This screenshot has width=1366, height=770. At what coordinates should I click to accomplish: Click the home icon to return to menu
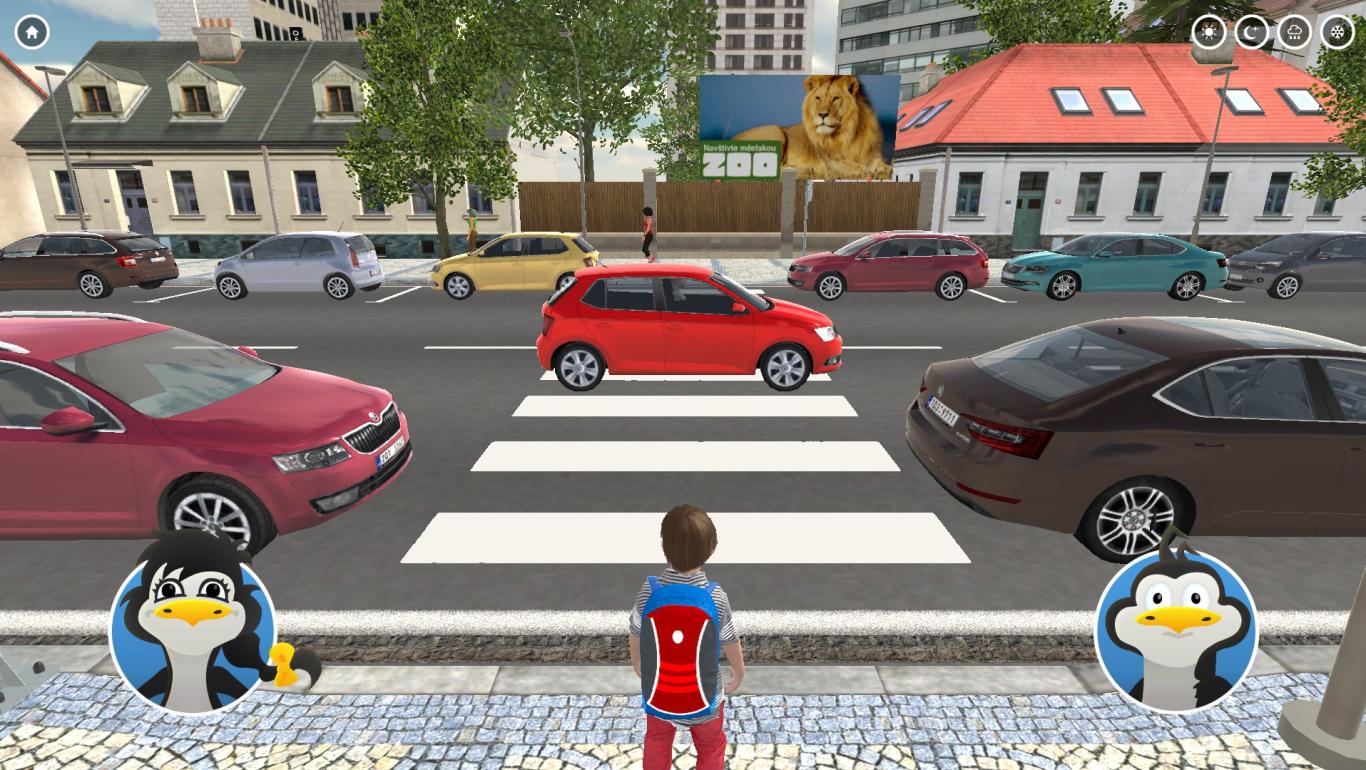31,32
